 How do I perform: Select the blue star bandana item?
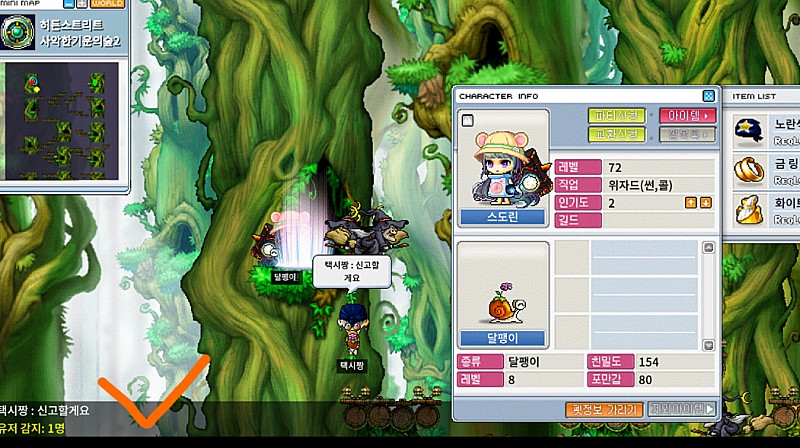point(747,125)
